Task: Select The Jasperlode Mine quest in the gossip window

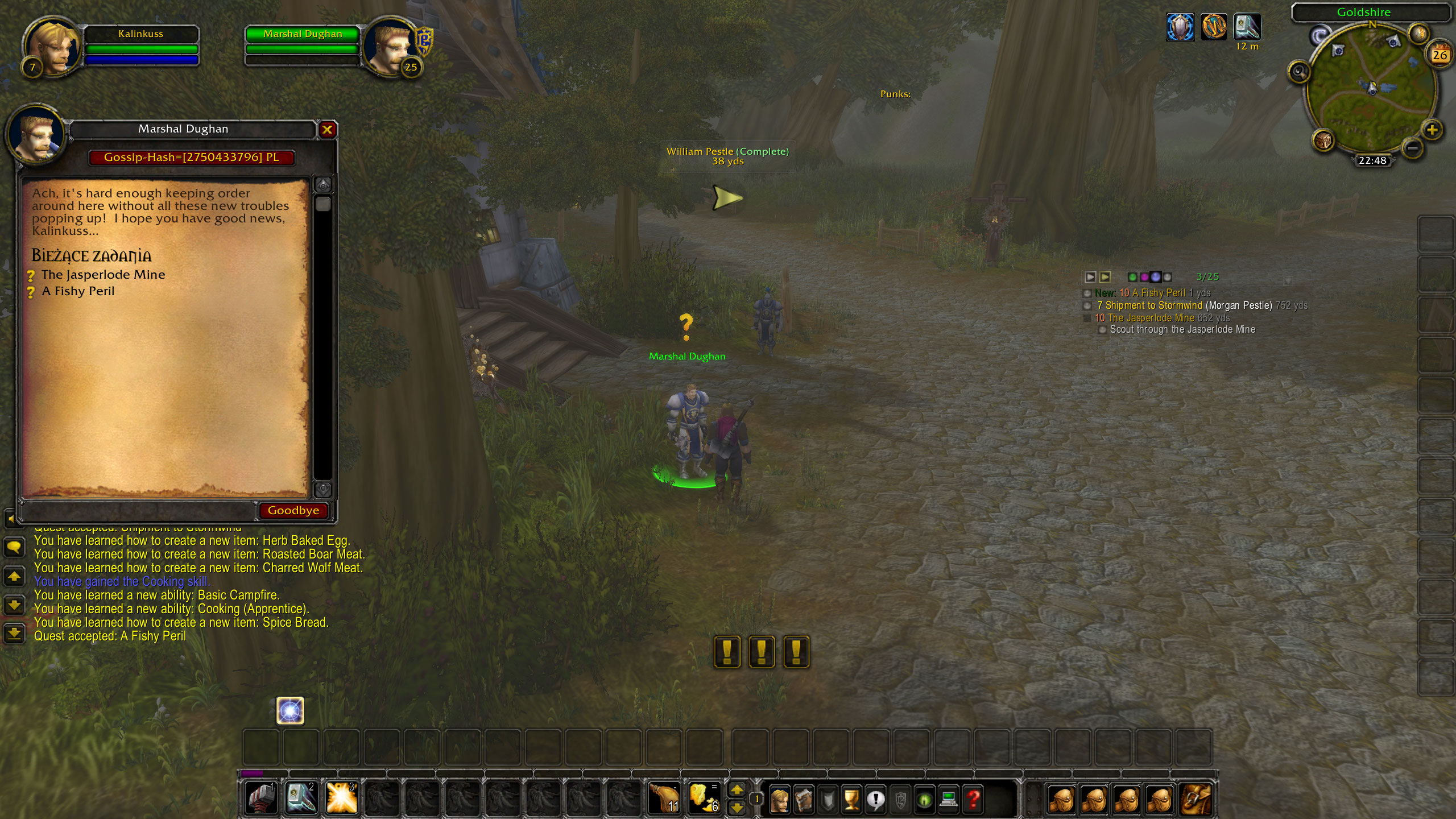Action: (x=104, y=274)
